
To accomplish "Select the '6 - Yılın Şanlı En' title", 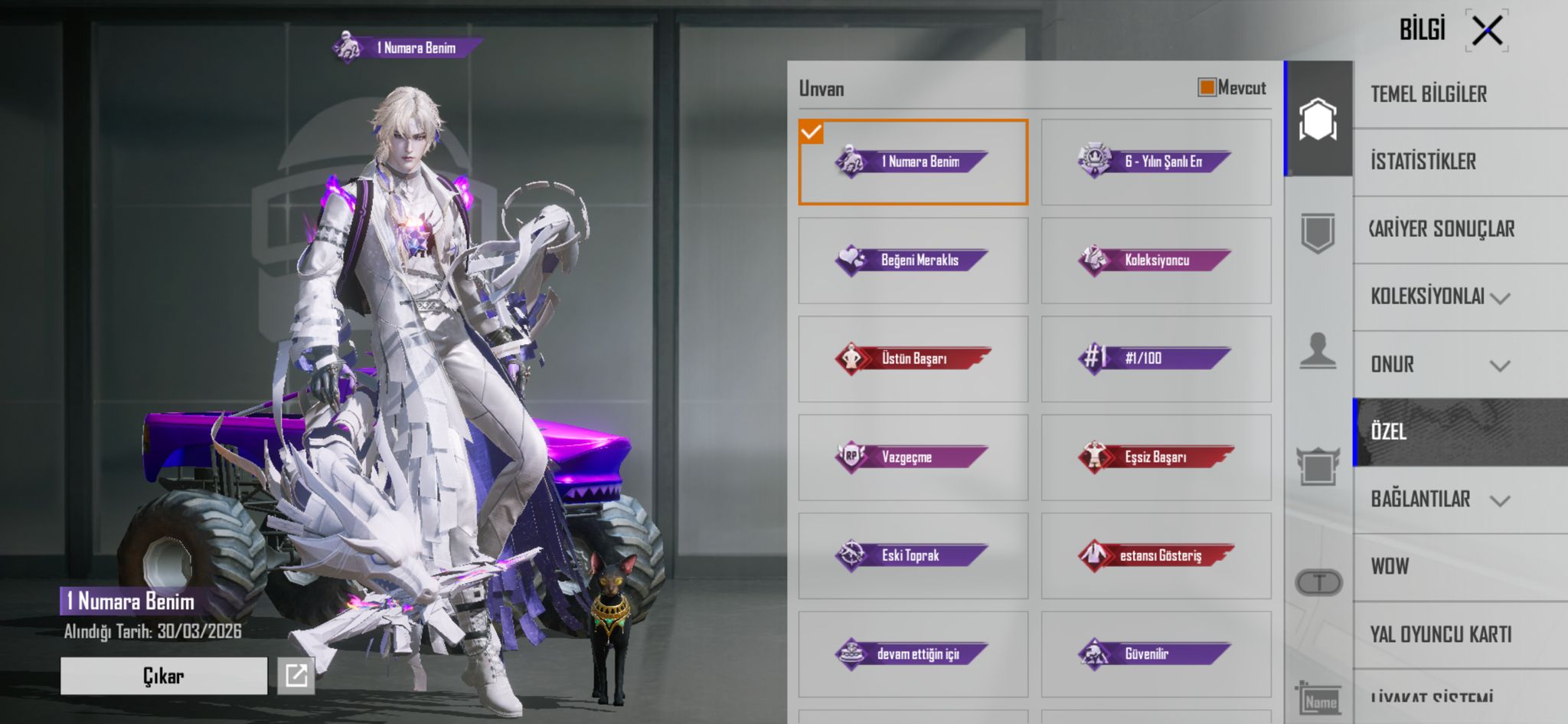I will coord(1155,162).
